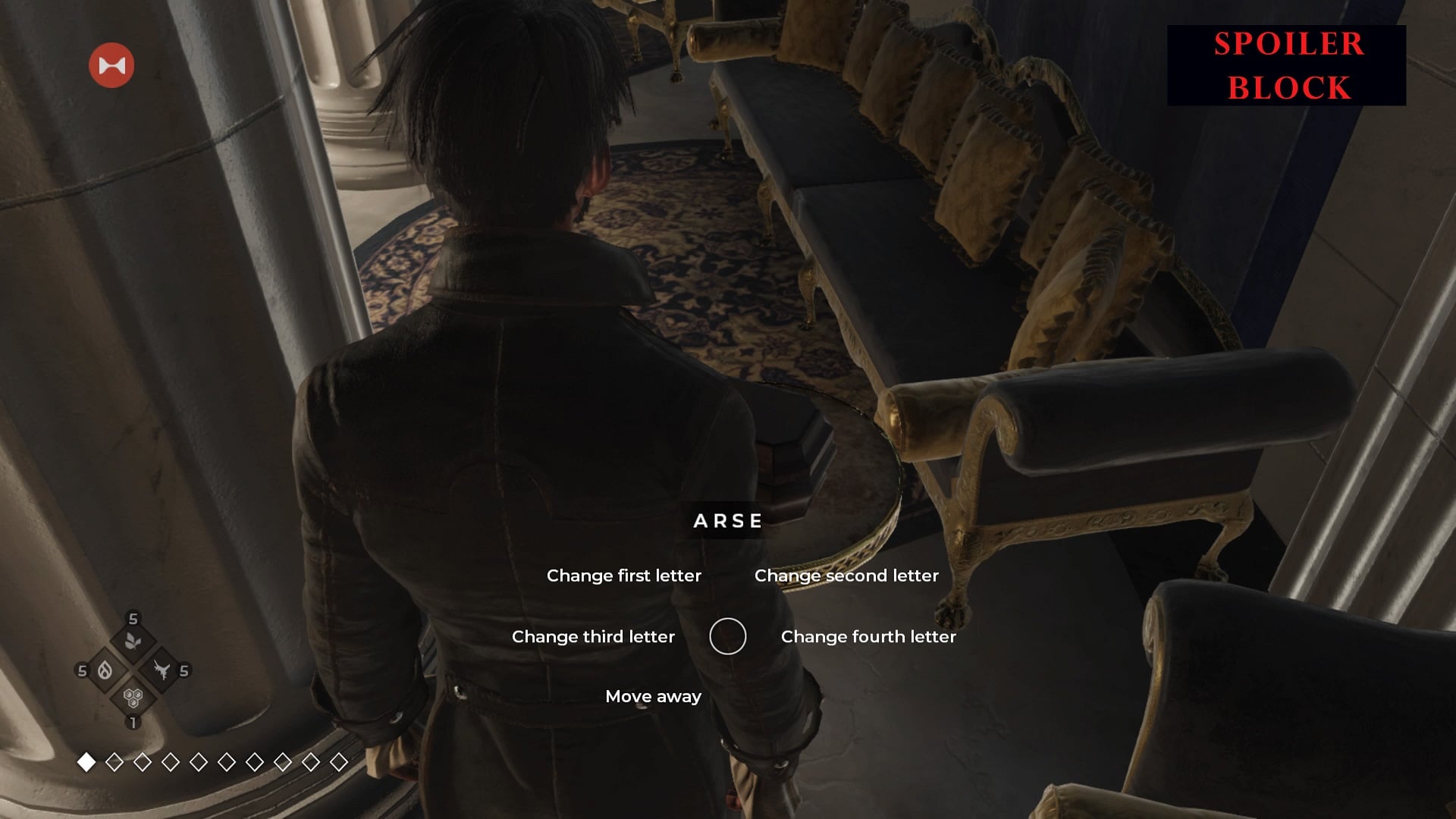The width and height of the screenshot is (1456, 819).
Task: Activate the bird icon in the HUD diamond
Action: click(x=161, y=670)
